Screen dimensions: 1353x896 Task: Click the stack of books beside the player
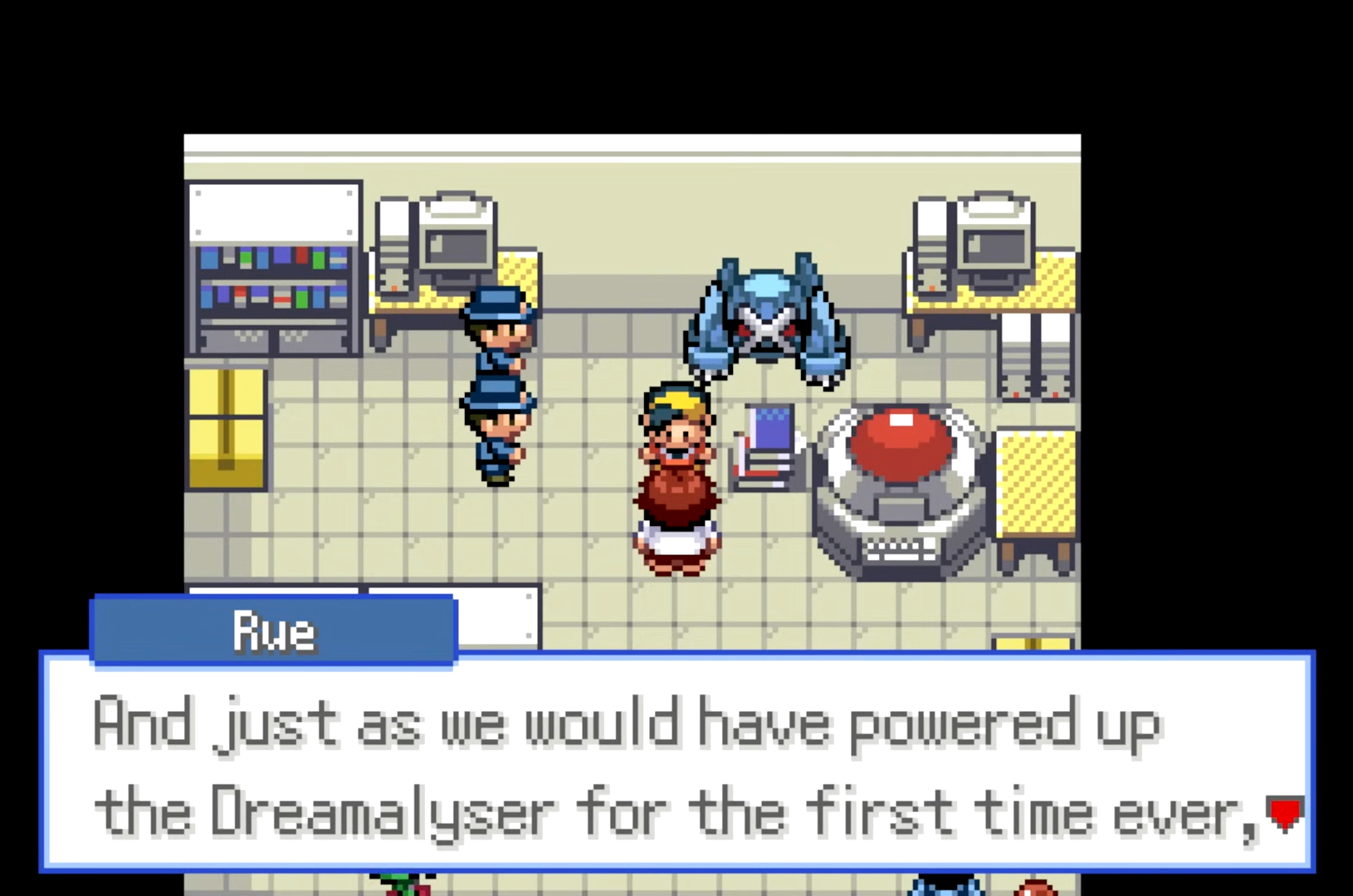tap(768, 448)
